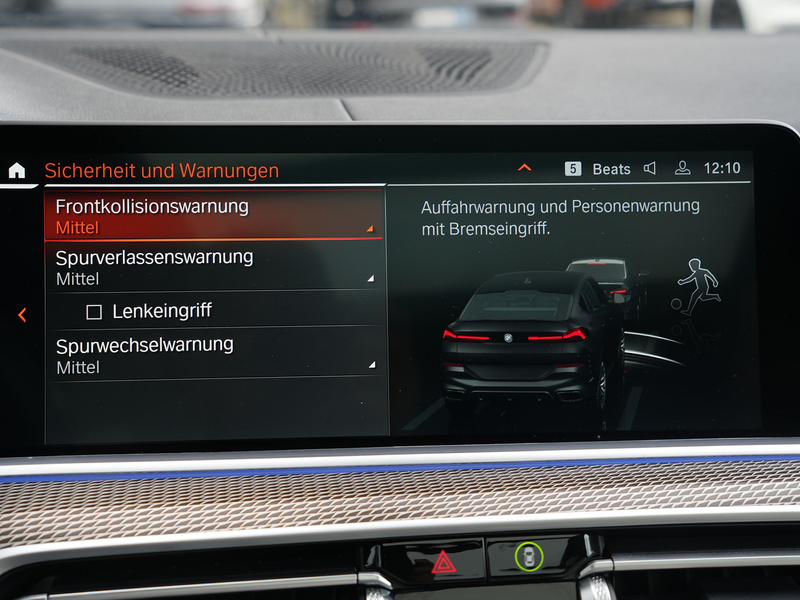Open Frontkollisionswarnung setting
This screenshot has width=800, height=600.
[x=214, y=216]
